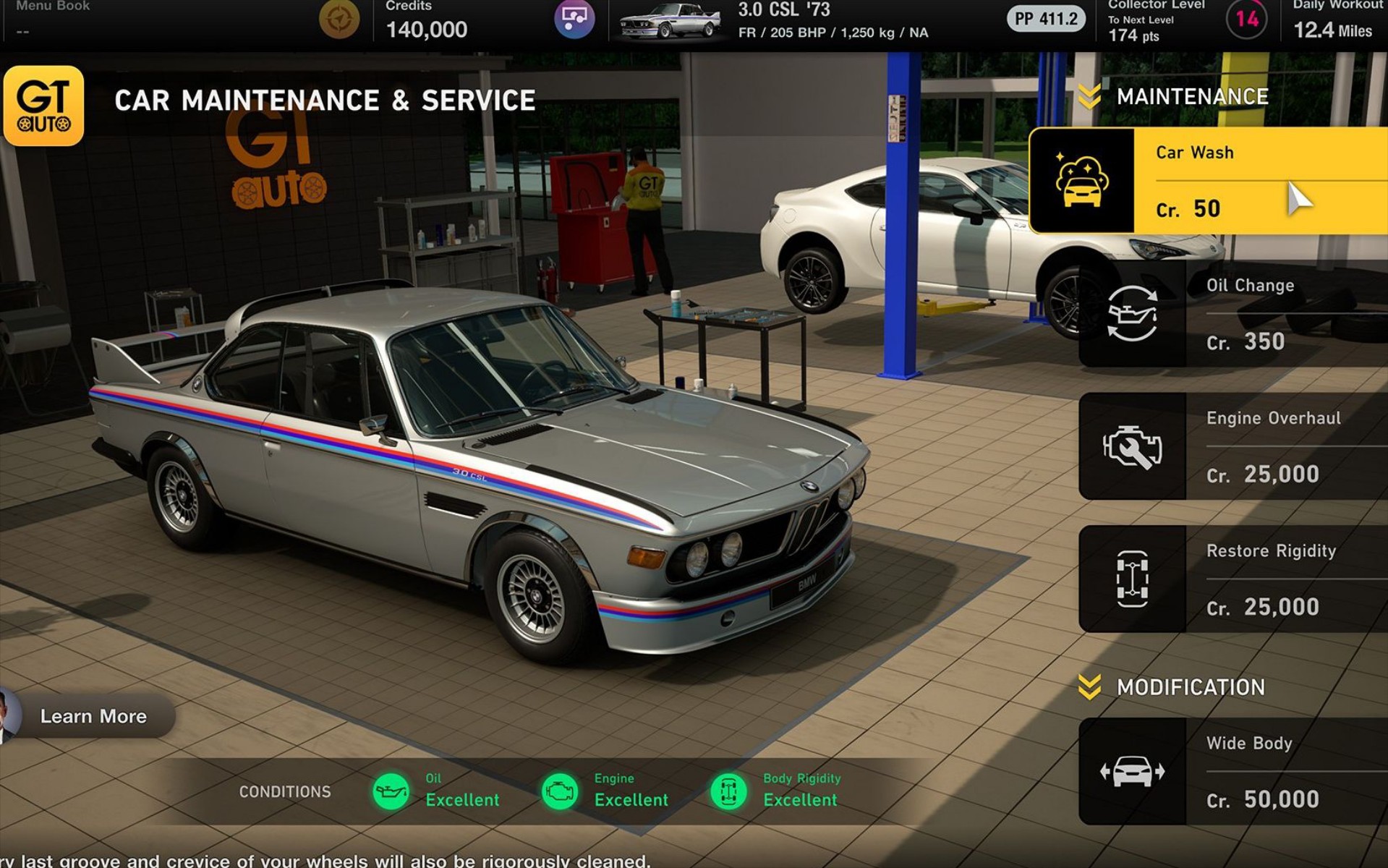Click the Learn More button
Image resolution: width=1388 pixels, height=868 pixels.
coord(94,716)
